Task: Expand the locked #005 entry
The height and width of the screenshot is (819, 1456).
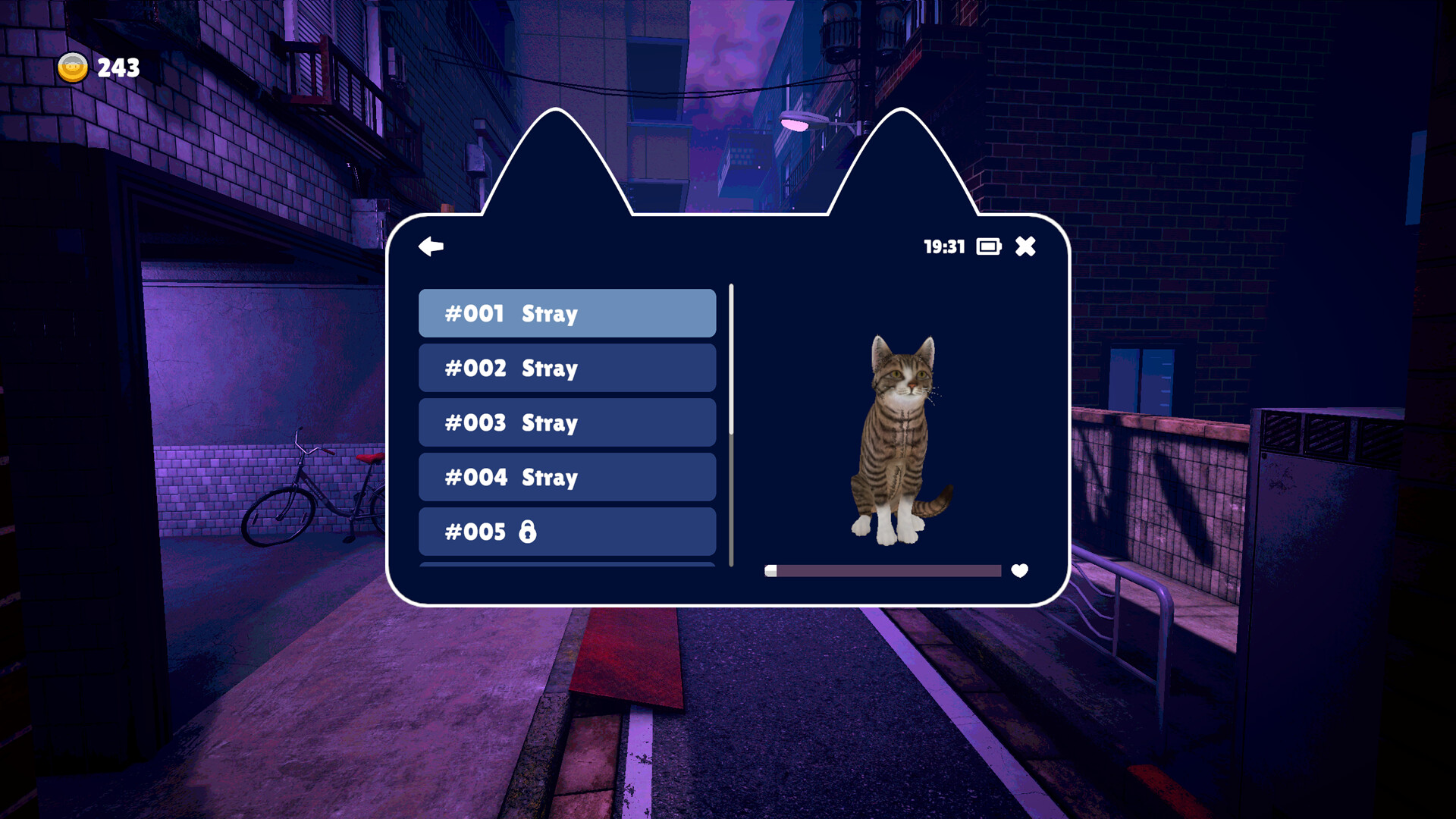Action: [x=567, y=532]
